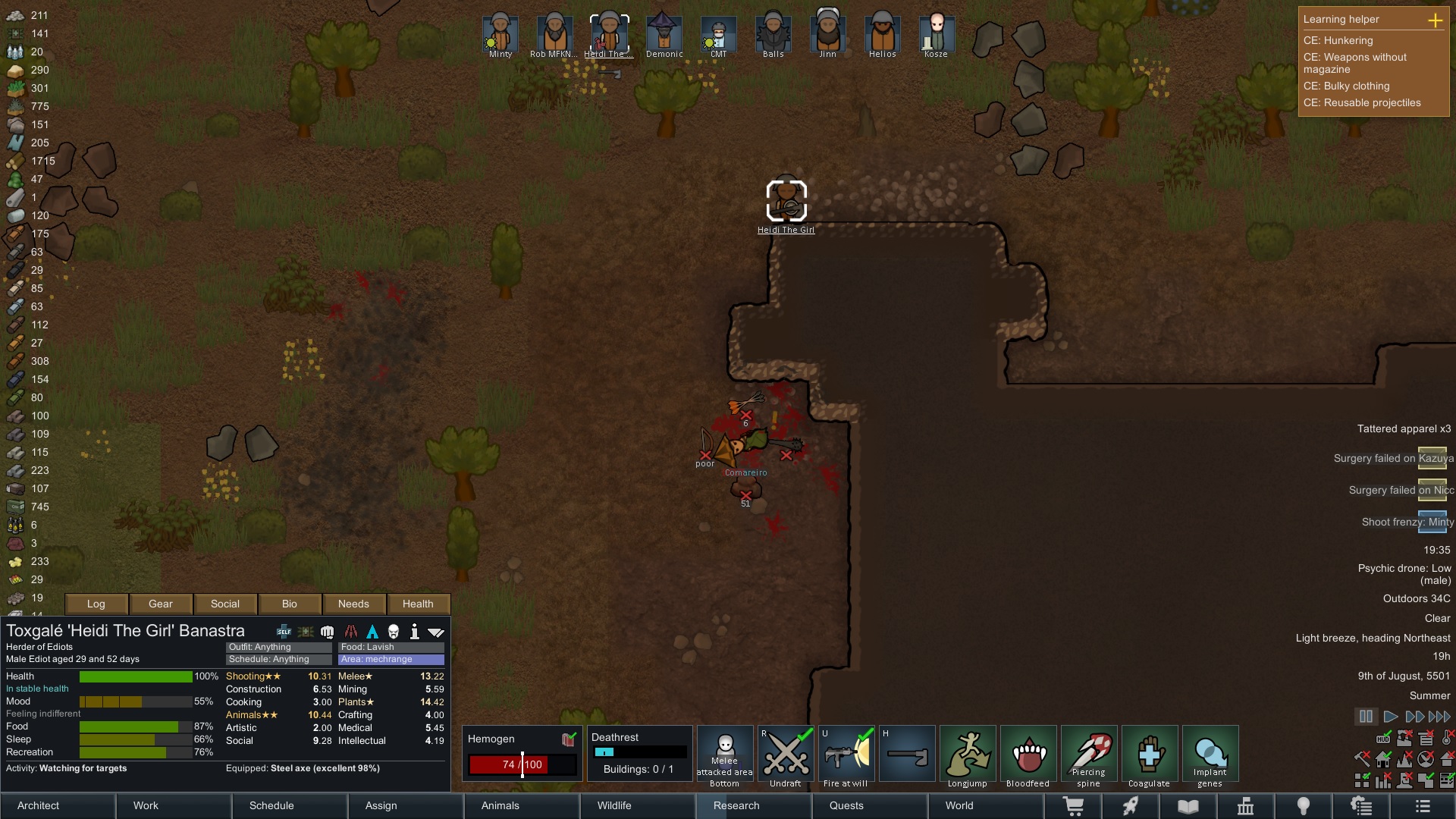Open the Architect menu
The image size is (1456, 819).
[x=58, y=805]
